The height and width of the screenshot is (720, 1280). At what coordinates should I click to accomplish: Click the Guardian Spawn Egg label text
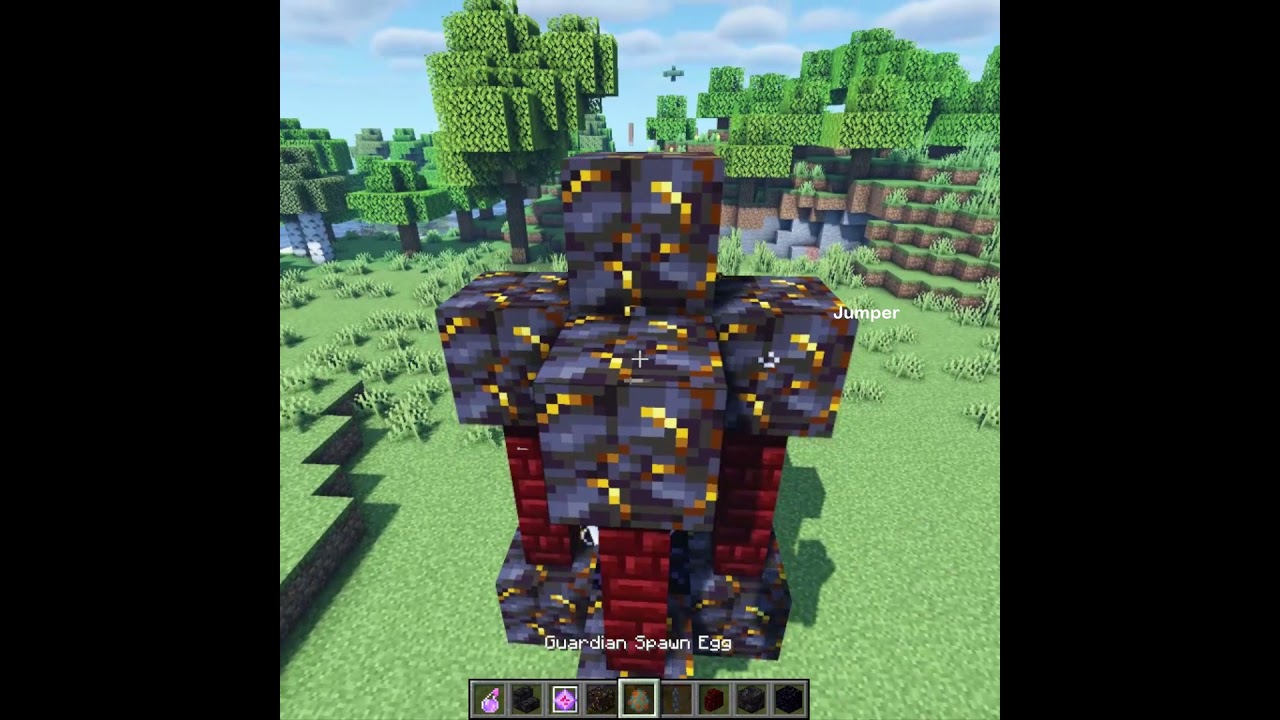point(637,645)
